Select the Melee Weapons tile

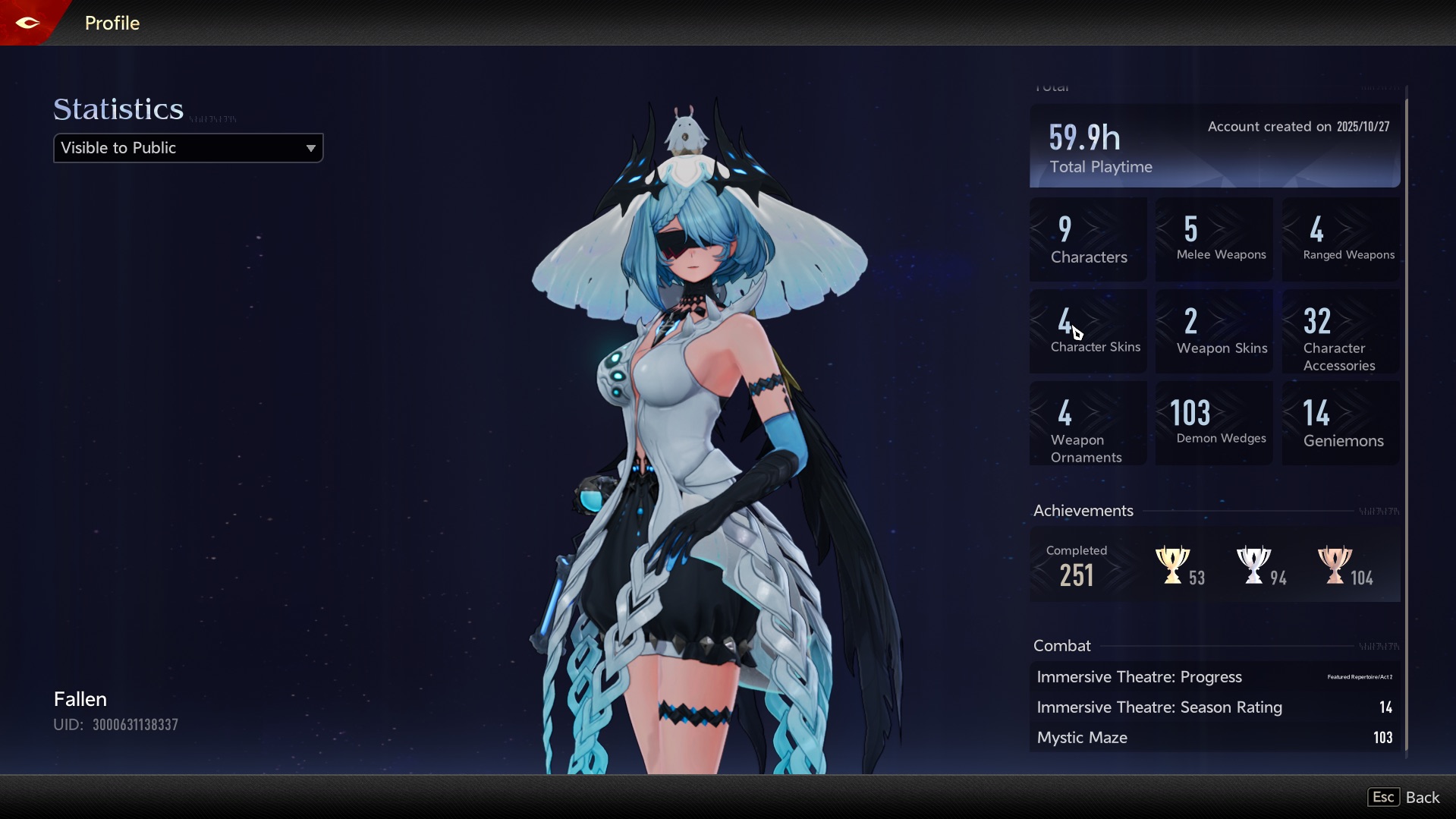pos(1214,240)
